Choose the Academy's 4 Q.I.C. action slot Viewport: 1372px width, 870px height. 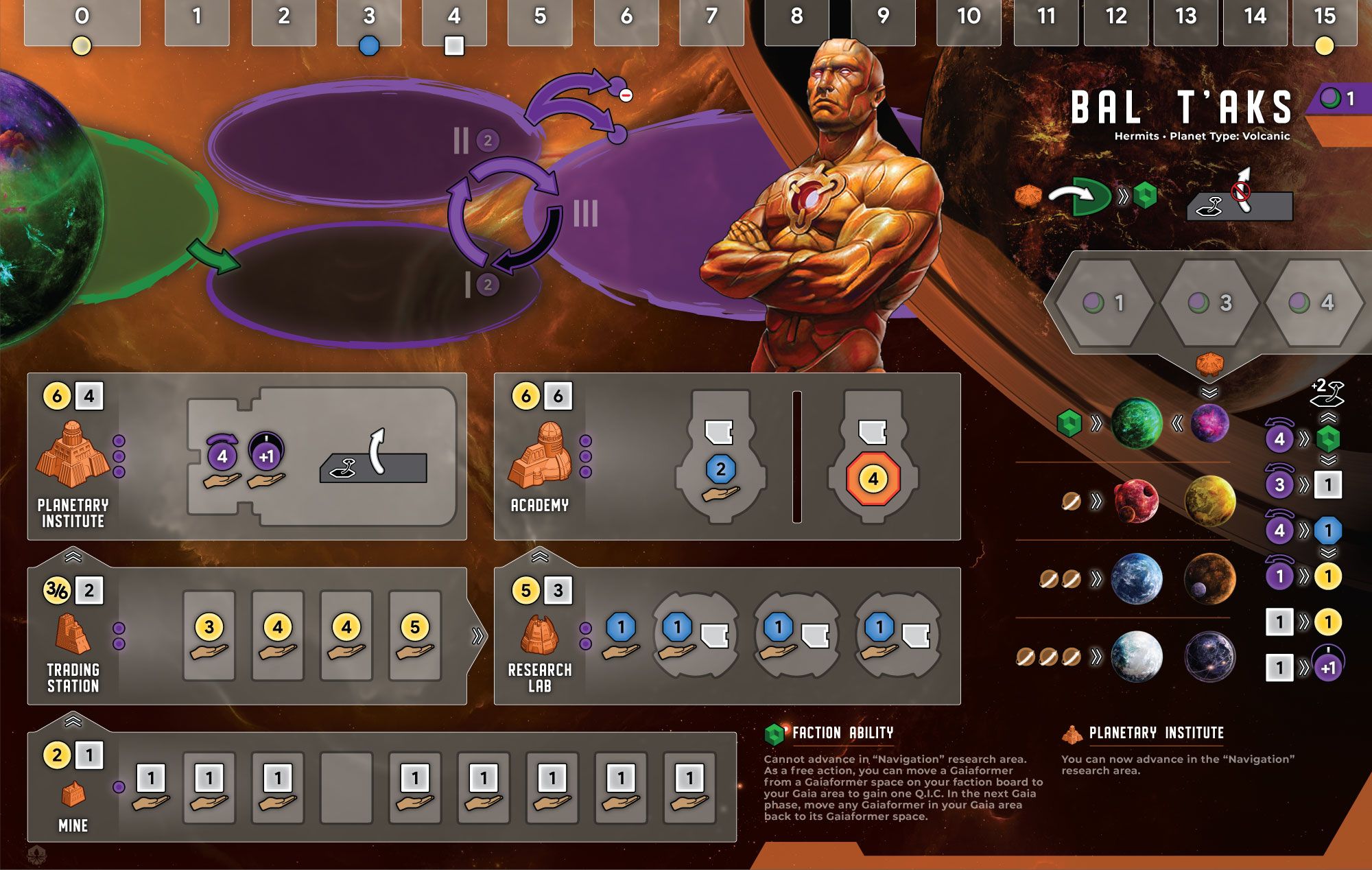pyautogui.click(x=873, y=478)
